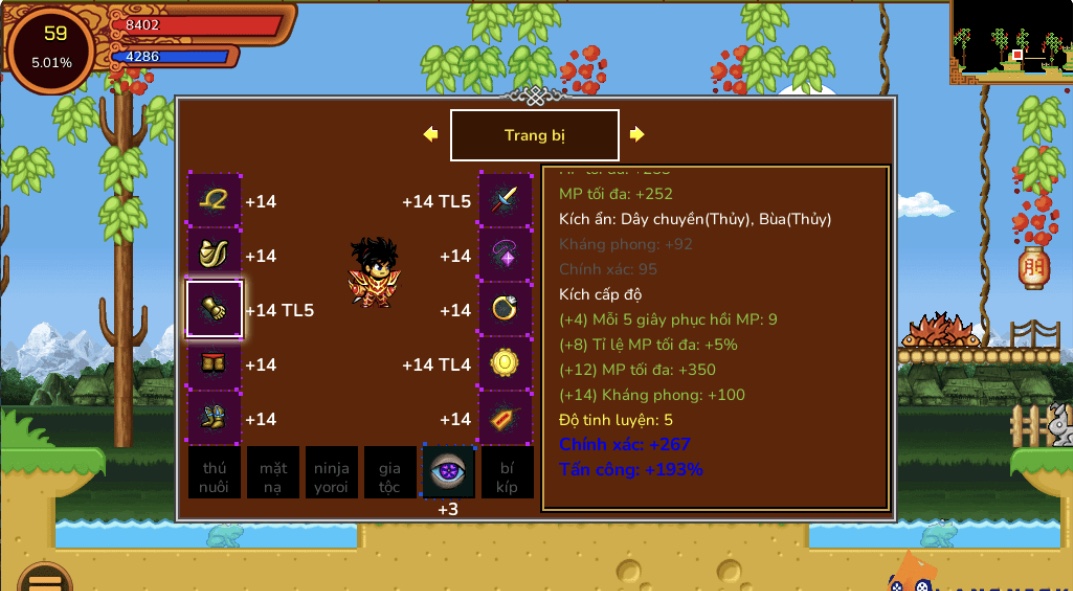Open the minimap in the corner
This screenshot has width=1073, height=591.
tap(1010, 42)
